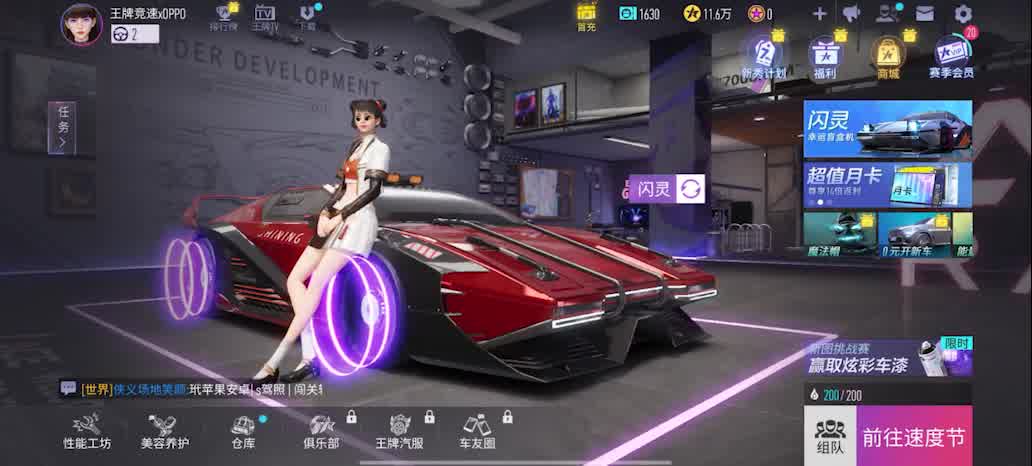Open the 性能工坊 performance workshop
Image resolution: width=1032 pixels, height=466 pixels.
point(87,432)
